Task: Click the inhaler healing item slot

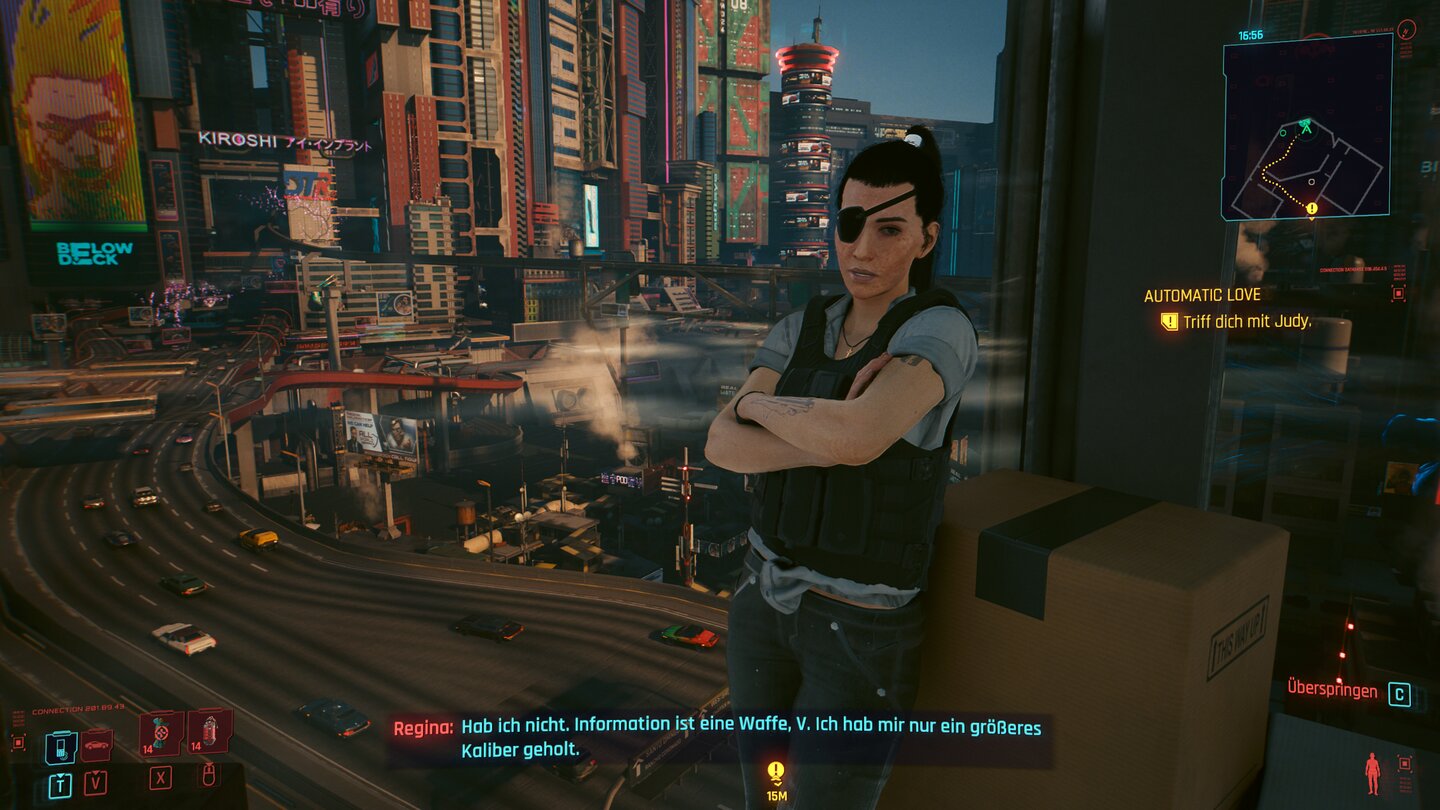Action: tap(208, 732)
